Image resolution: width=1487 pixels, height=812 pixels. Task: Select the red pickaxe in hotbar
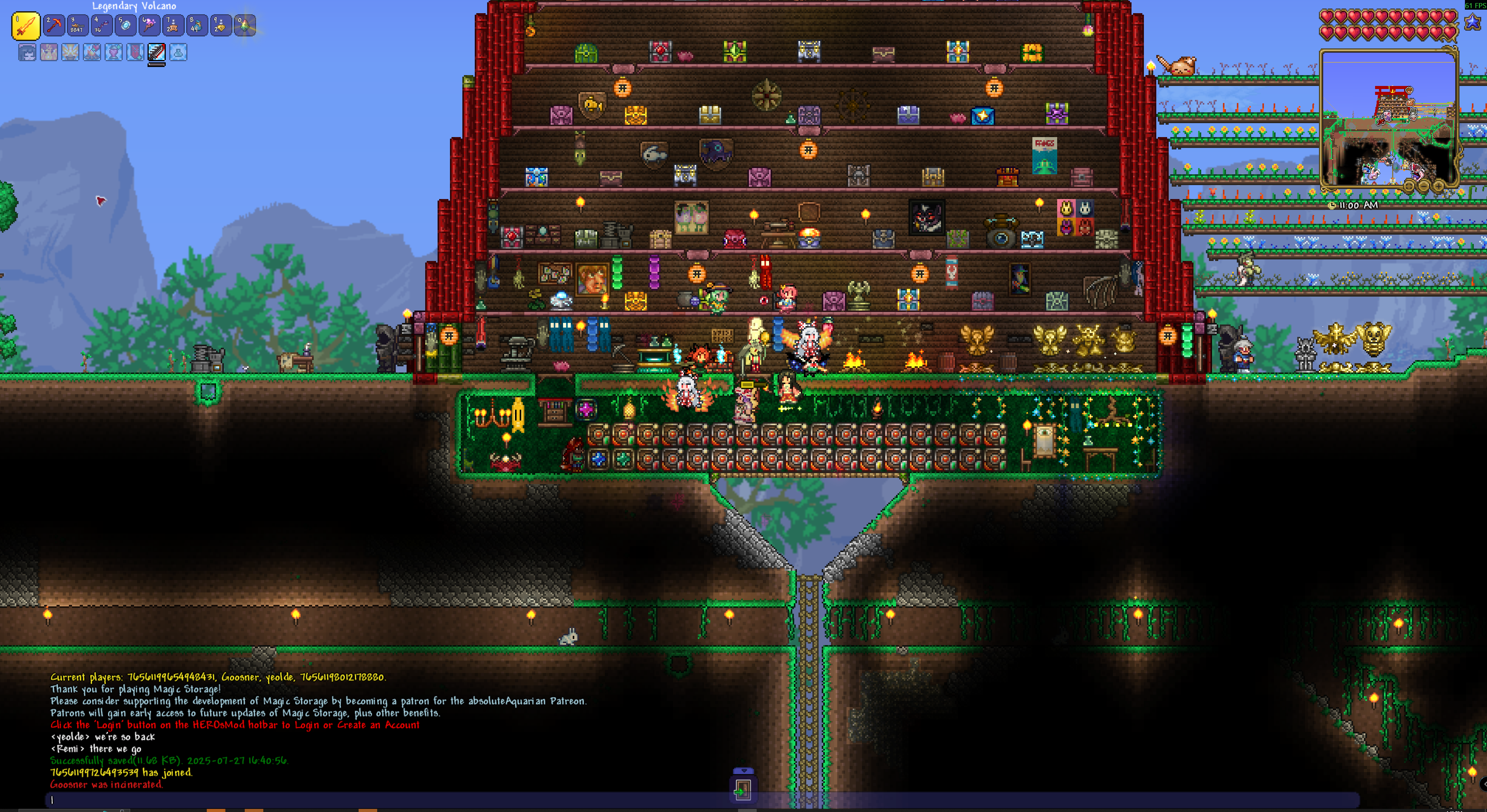pyautogui.click(x=54, y=26)
